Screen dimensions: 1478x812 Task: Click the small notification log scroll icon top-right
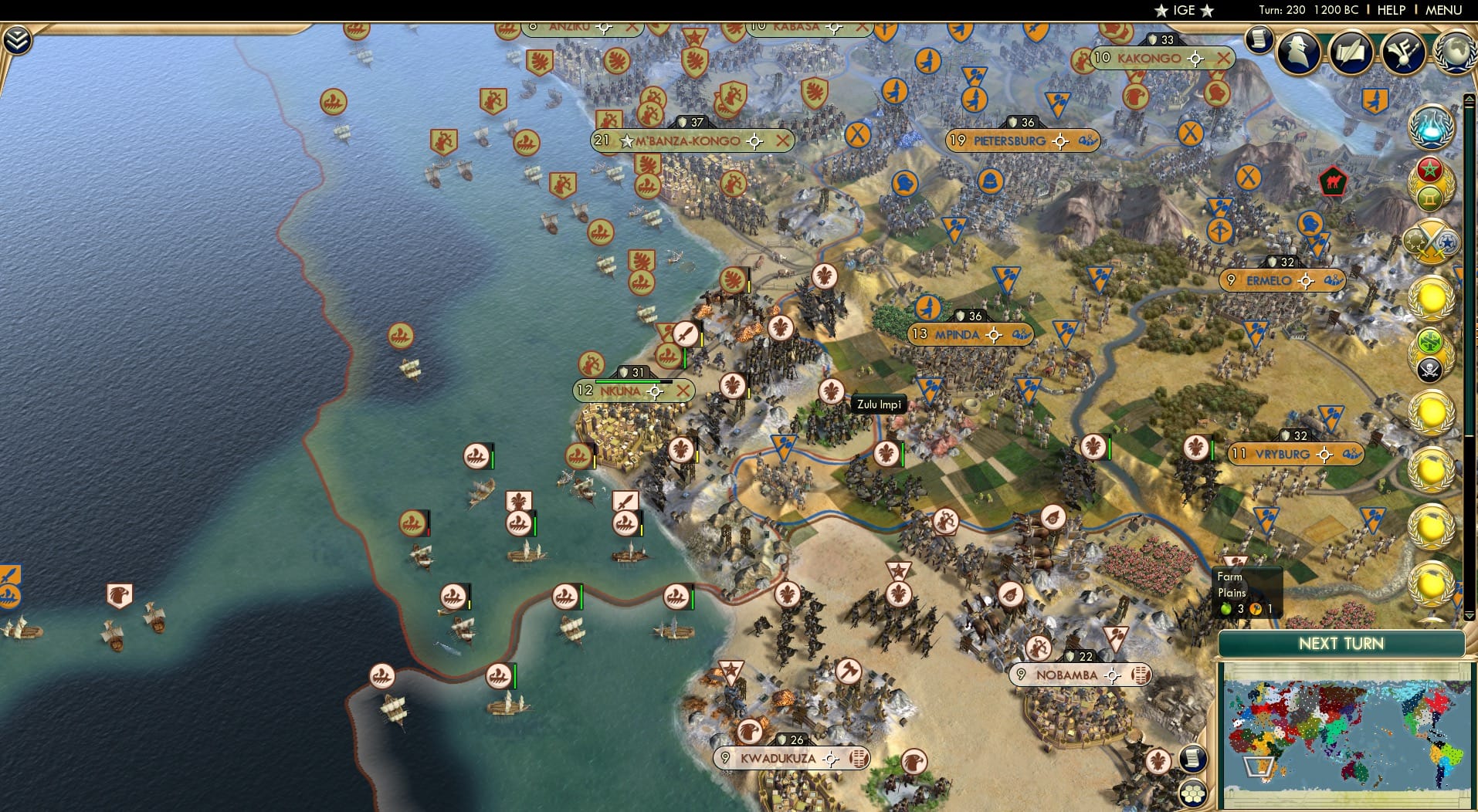point(1259,39)
